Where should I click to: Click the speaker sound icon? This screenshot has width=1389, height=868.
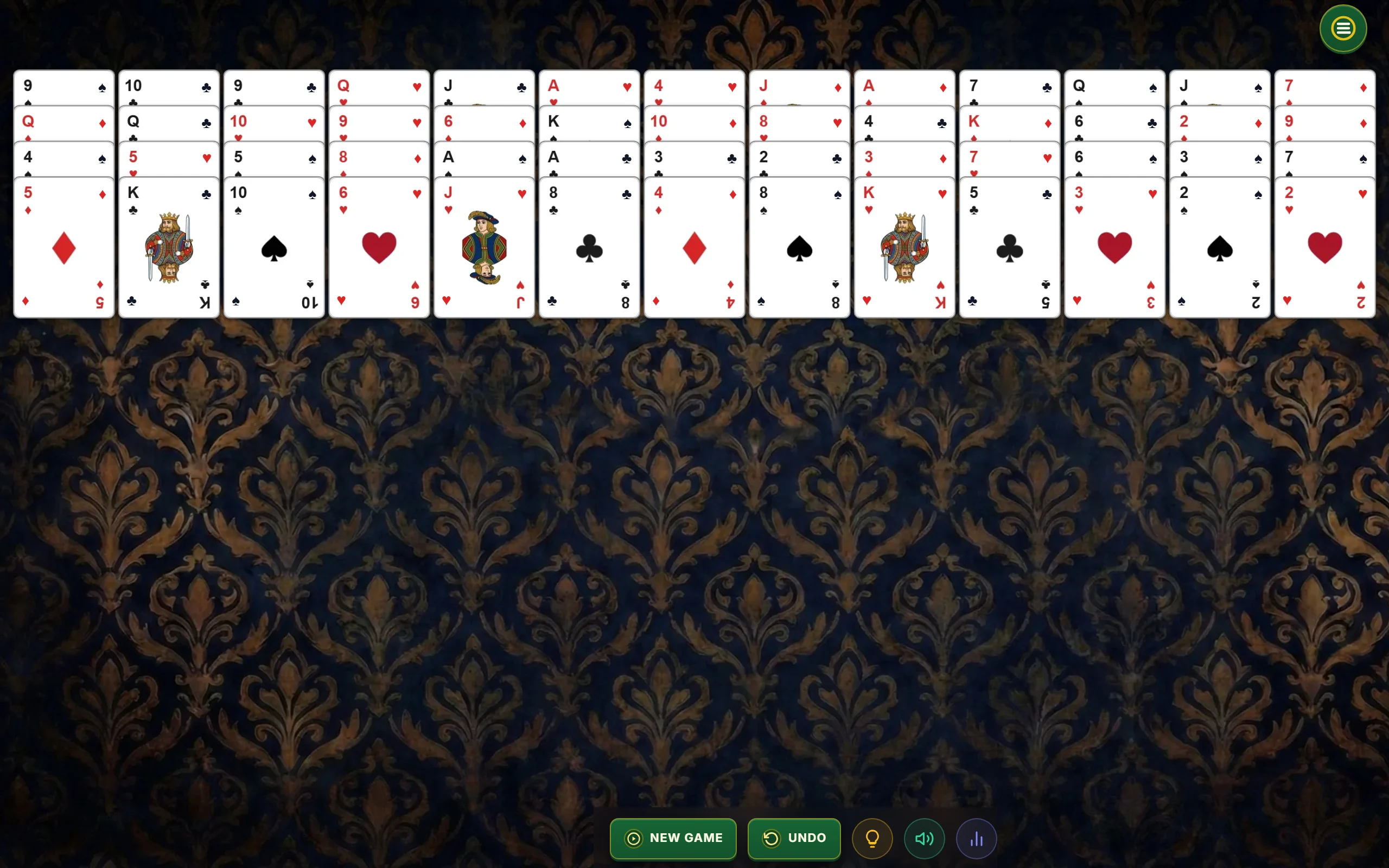924,838
